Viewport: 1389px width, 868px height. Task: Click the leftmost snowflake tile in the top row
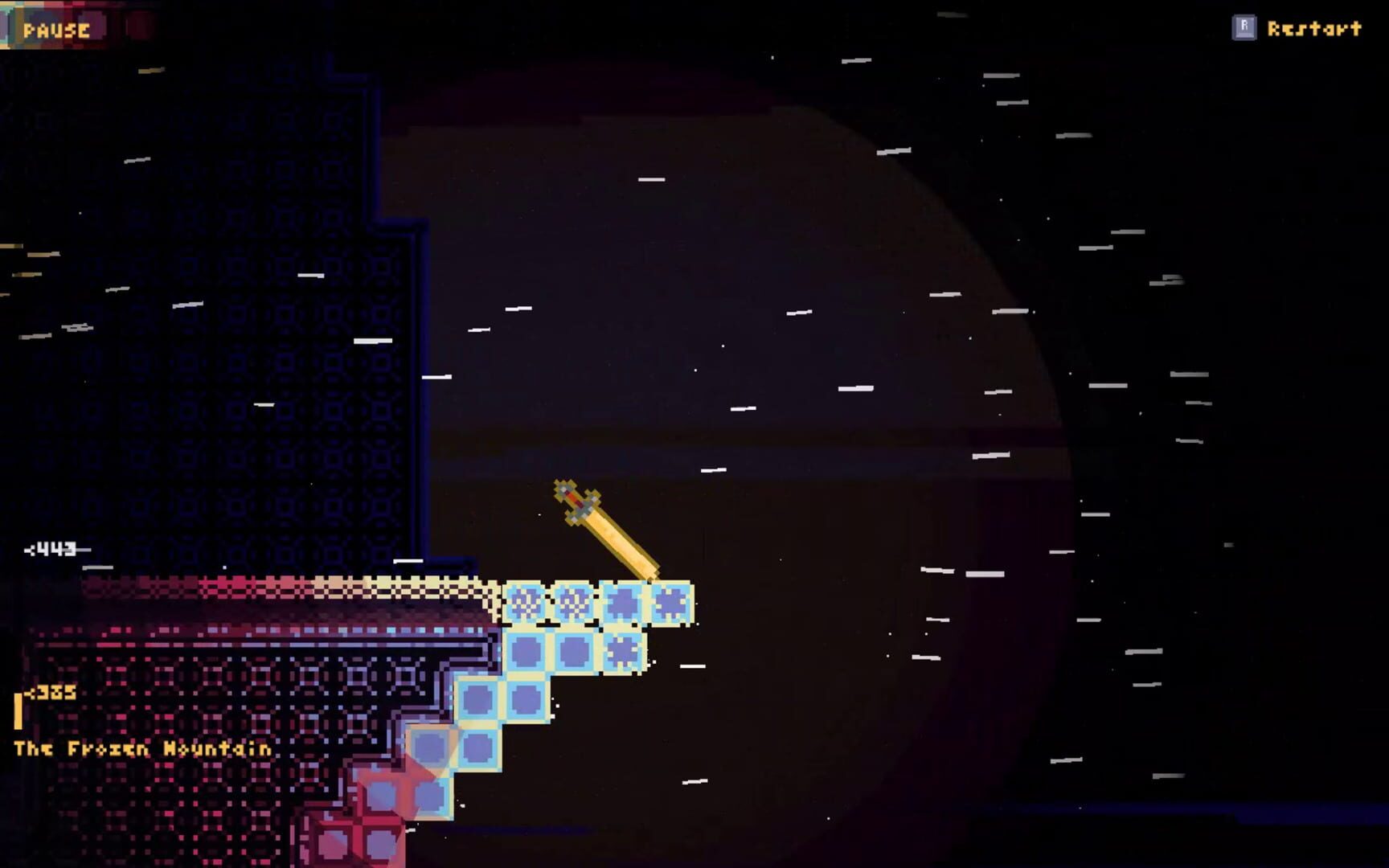tap(527, 601)
